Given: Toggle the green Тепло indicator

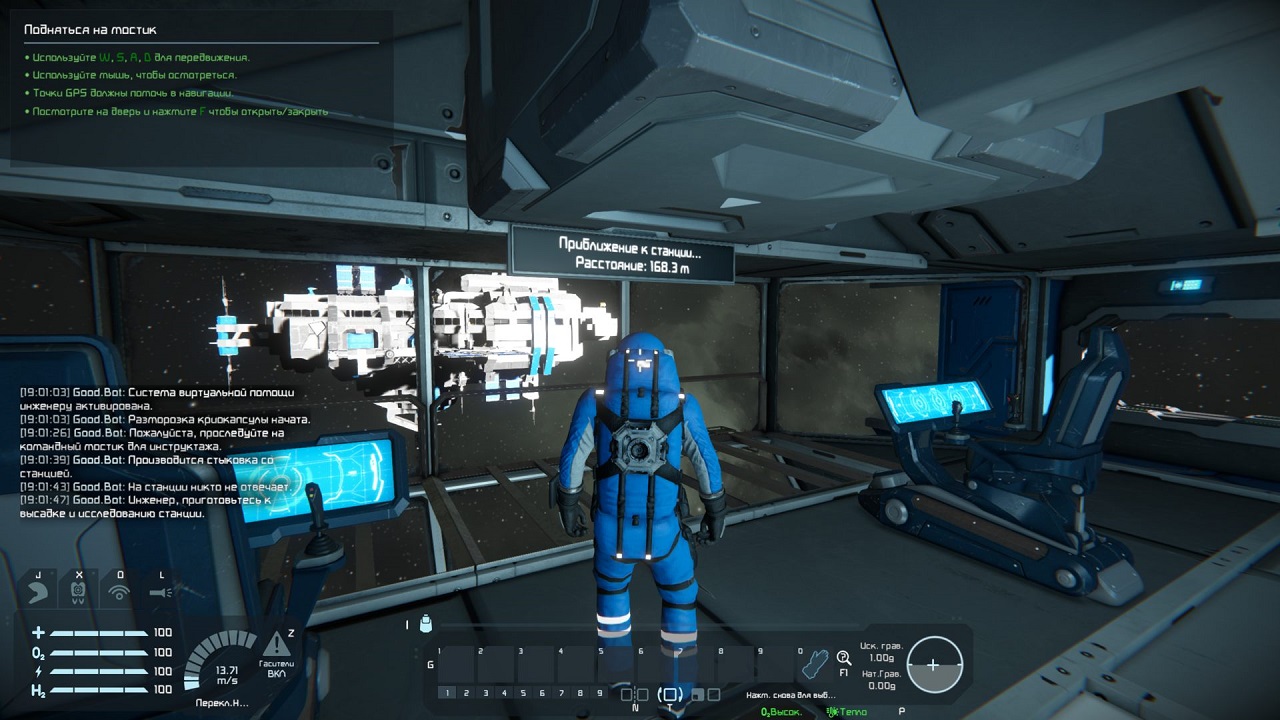Looking at the screenshot, I should pos(846,712).
